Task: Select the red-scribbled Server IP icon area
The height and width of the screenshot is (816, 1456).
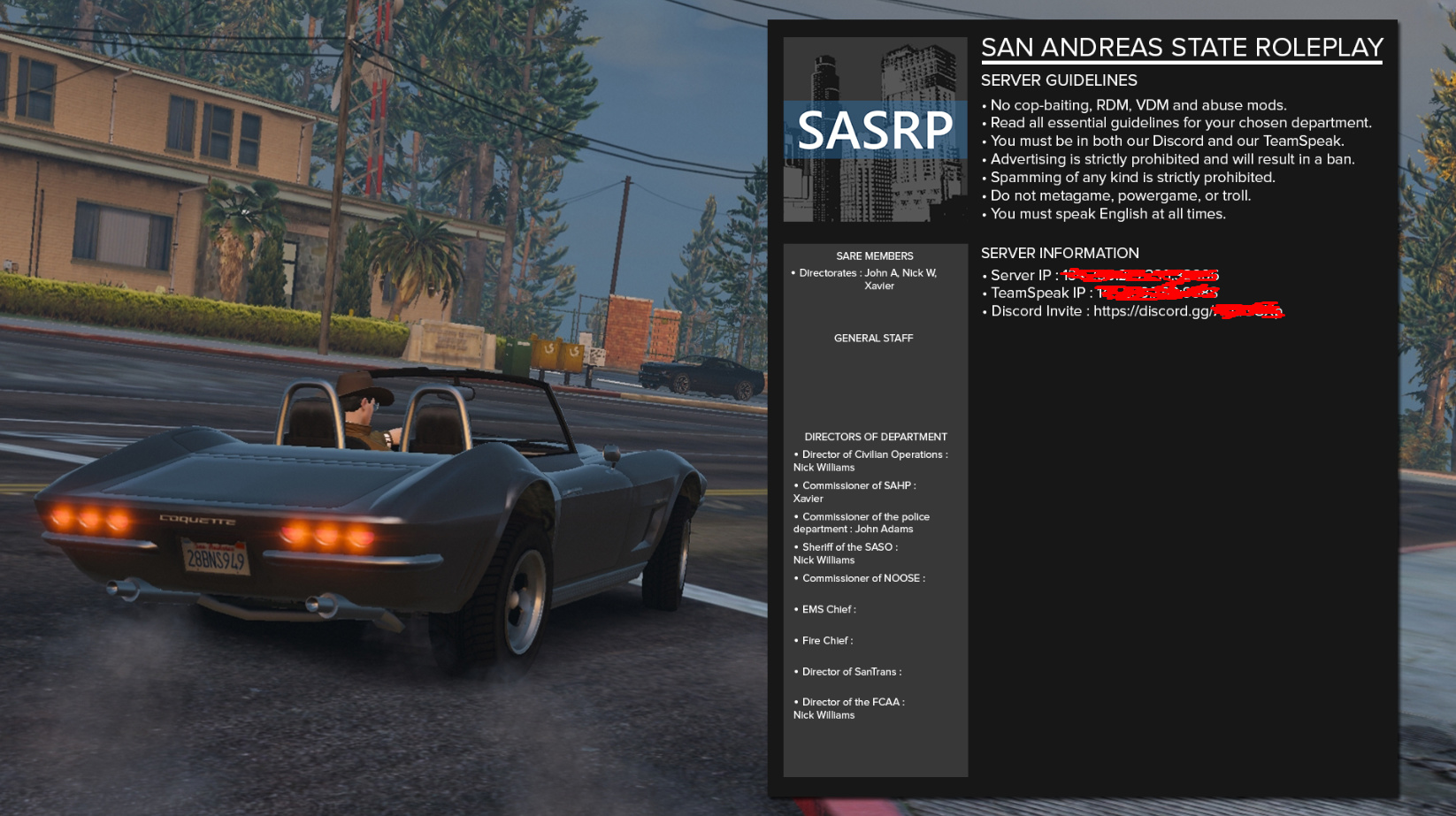Action: [x=1141, y=275]
